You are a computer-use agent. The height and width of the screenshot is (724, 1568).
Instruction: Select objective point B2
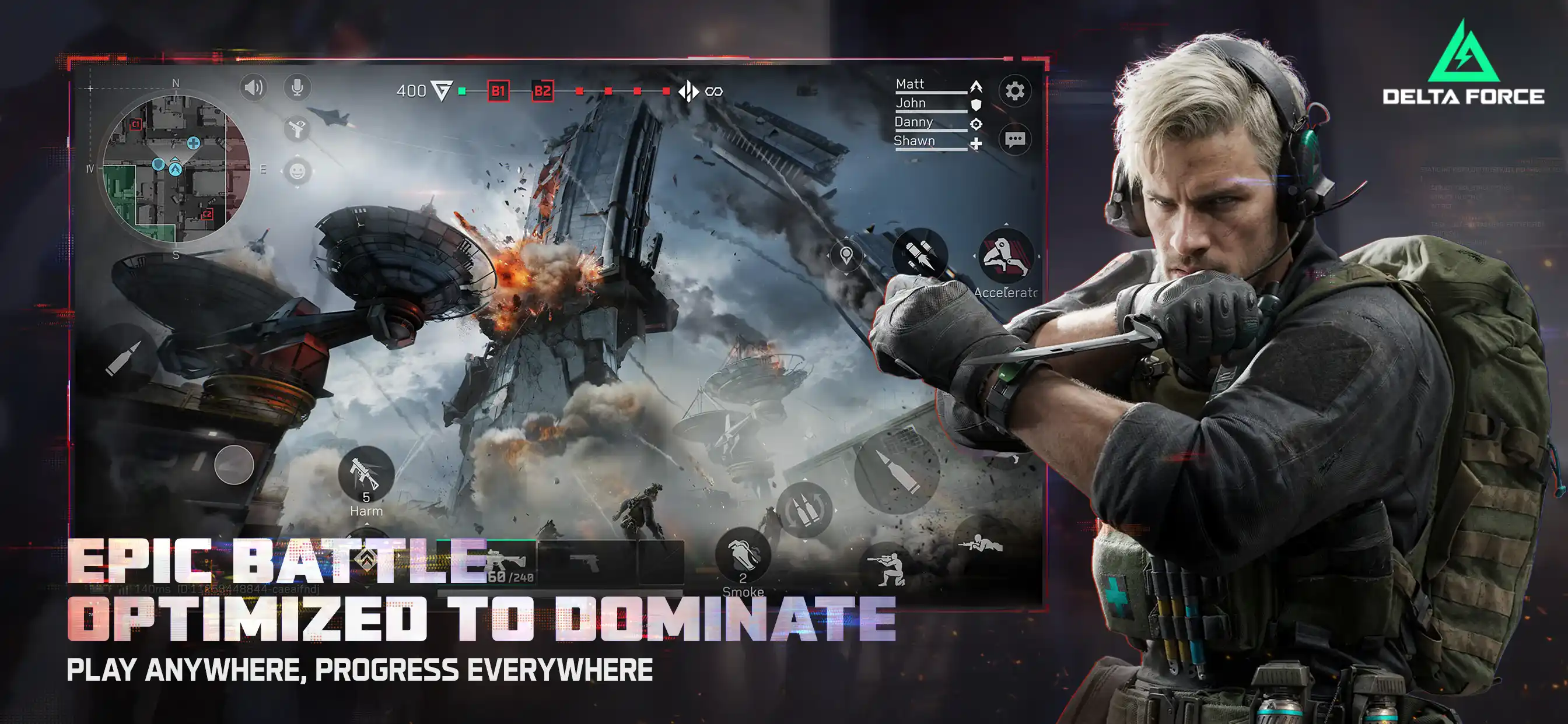pos(541,90)
